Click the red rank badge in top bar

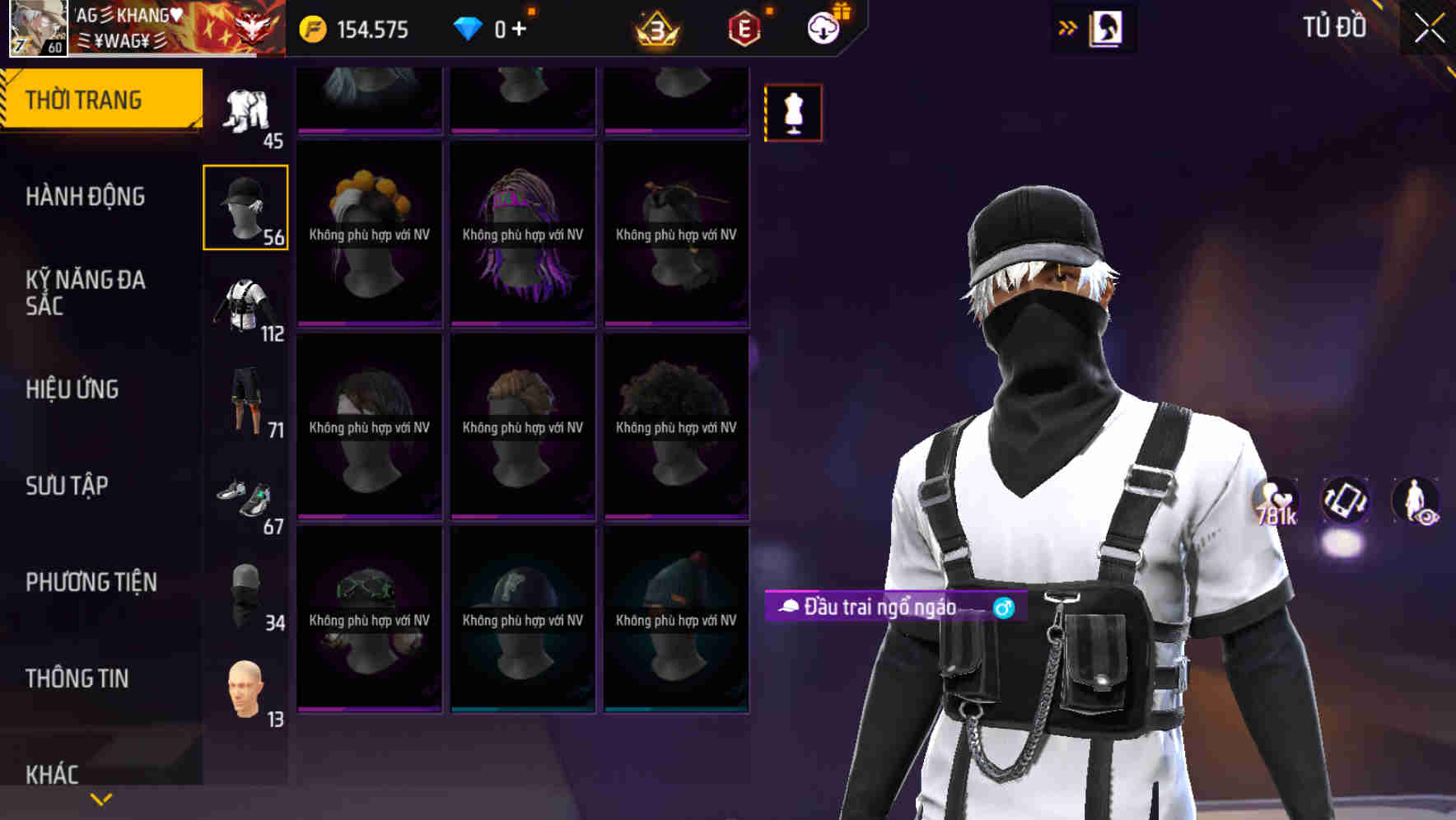click(x=740, y=27)
